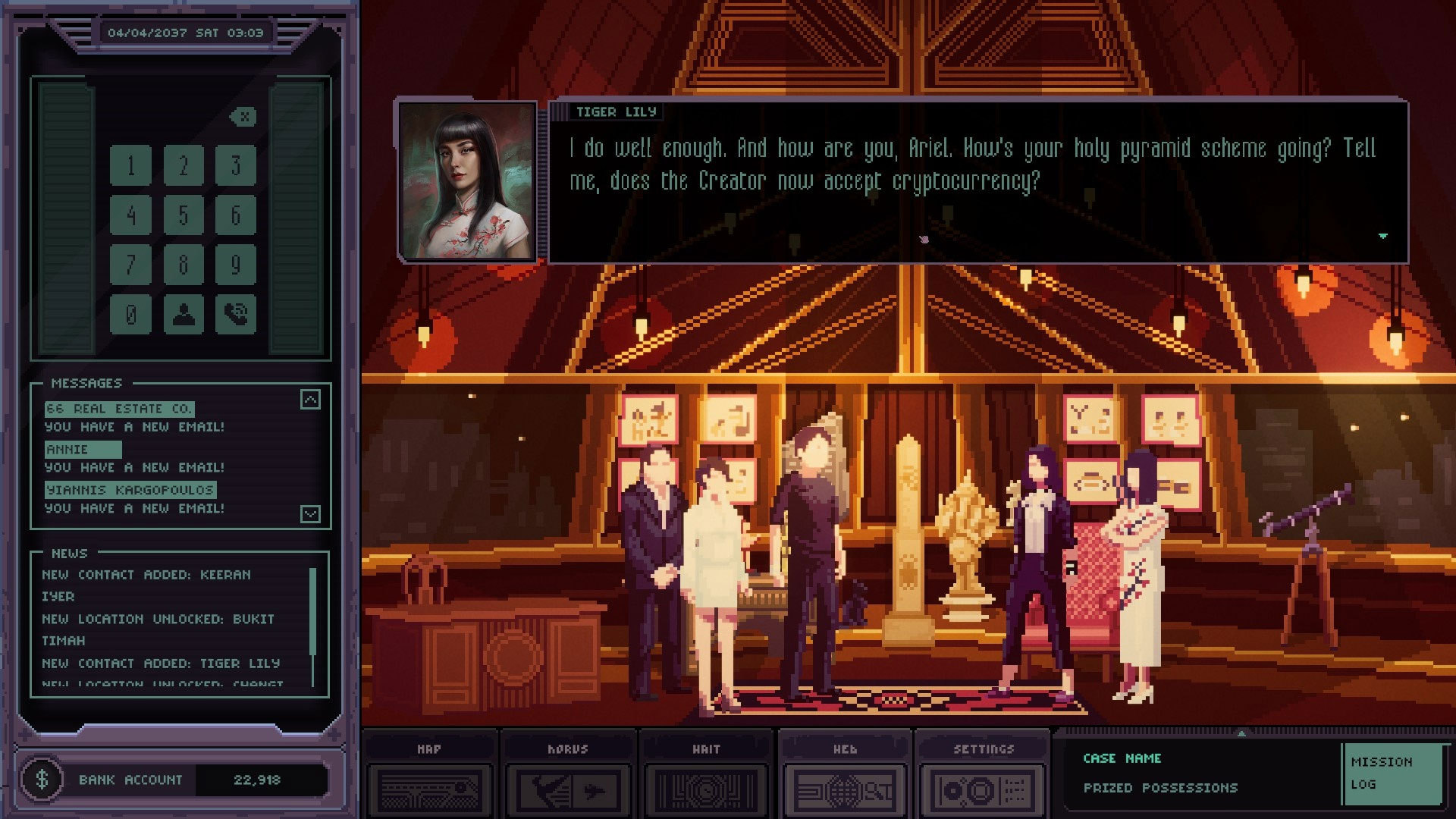Erase the last dialed digit

point(243,117)
